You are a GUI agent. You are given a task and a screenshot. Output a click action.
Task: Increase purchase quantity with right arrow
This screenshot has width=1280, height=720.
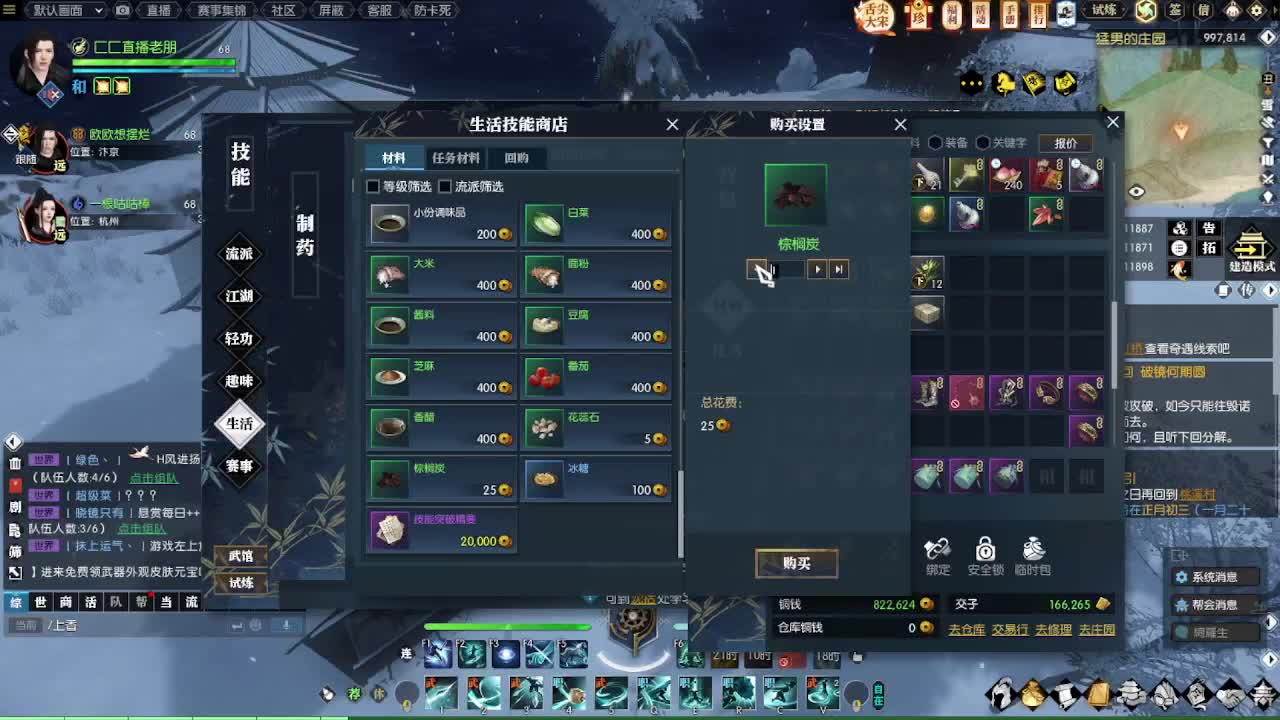click(818, 269)
